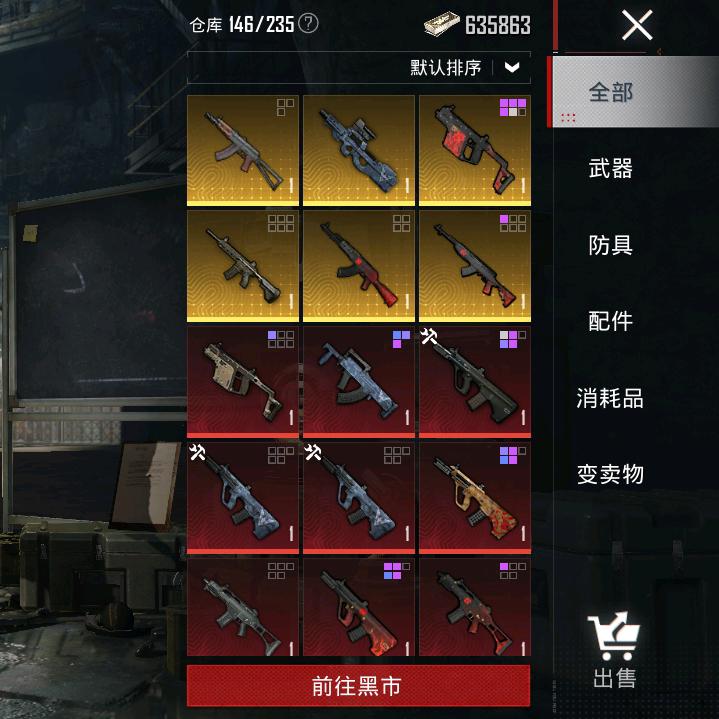This screenshot has height=719, width=719.
Task: Pick the gray rifle in the bottom row
Action: pyautogui.click(x=243, y=608)
